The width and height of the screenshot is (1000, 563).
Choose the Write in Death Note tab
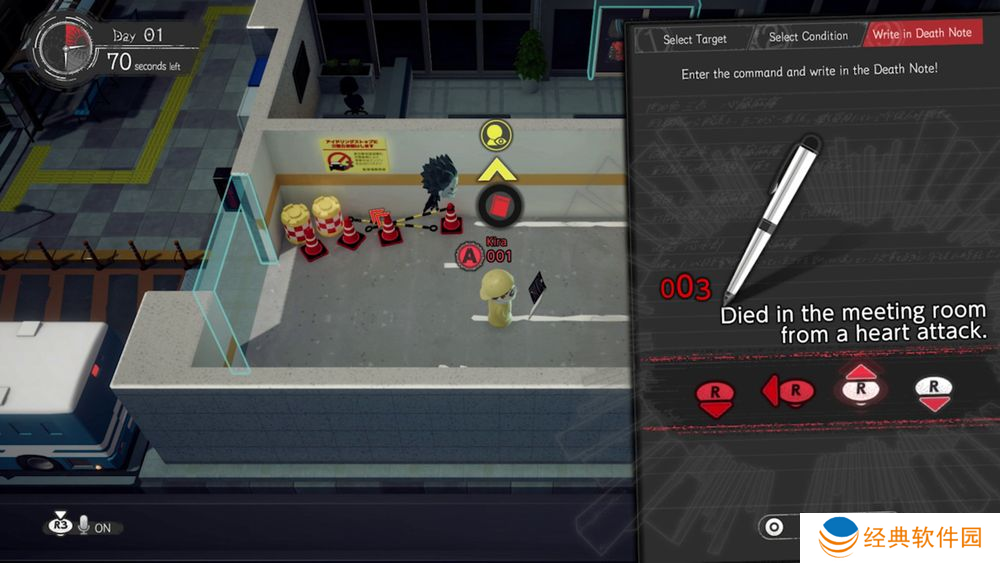point(921,33)
